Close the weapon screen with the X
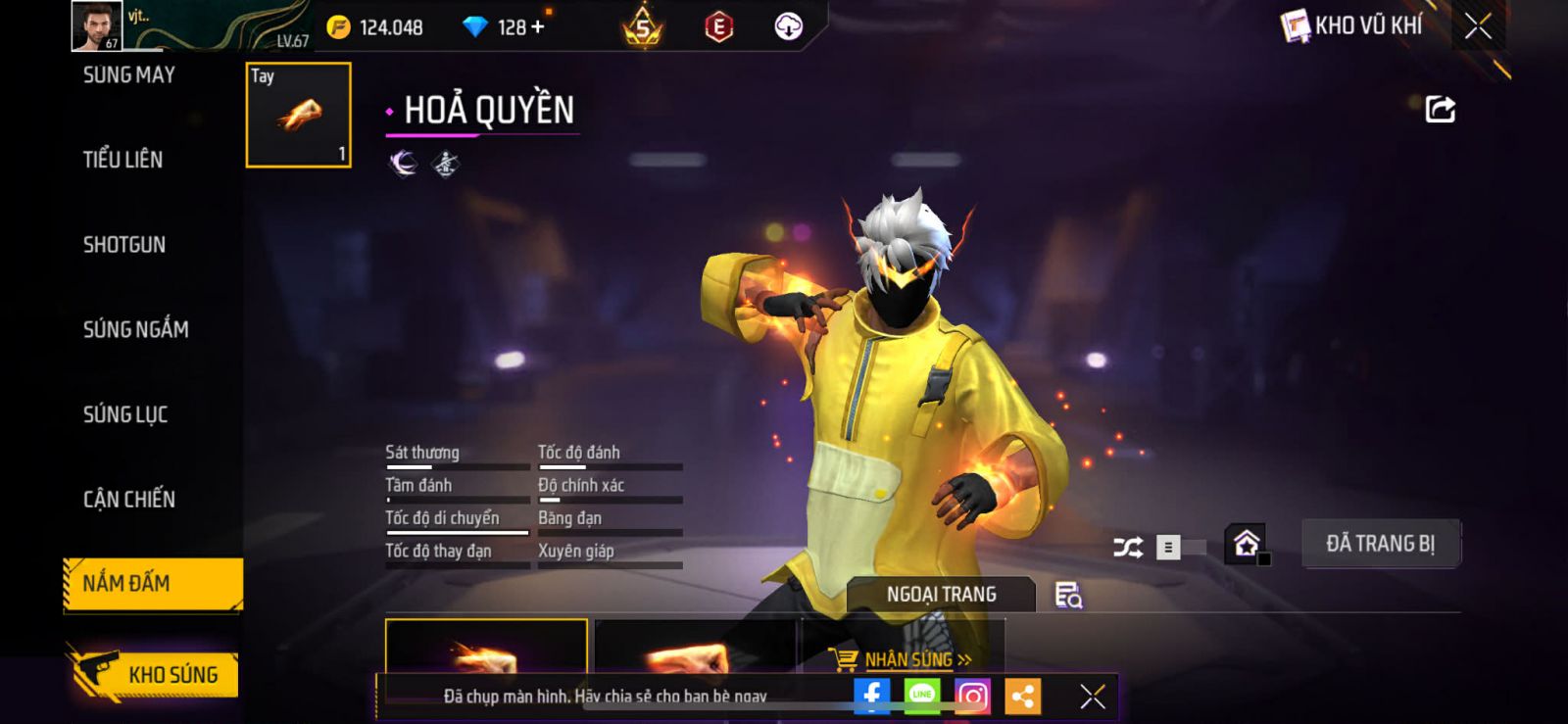 1478,26
